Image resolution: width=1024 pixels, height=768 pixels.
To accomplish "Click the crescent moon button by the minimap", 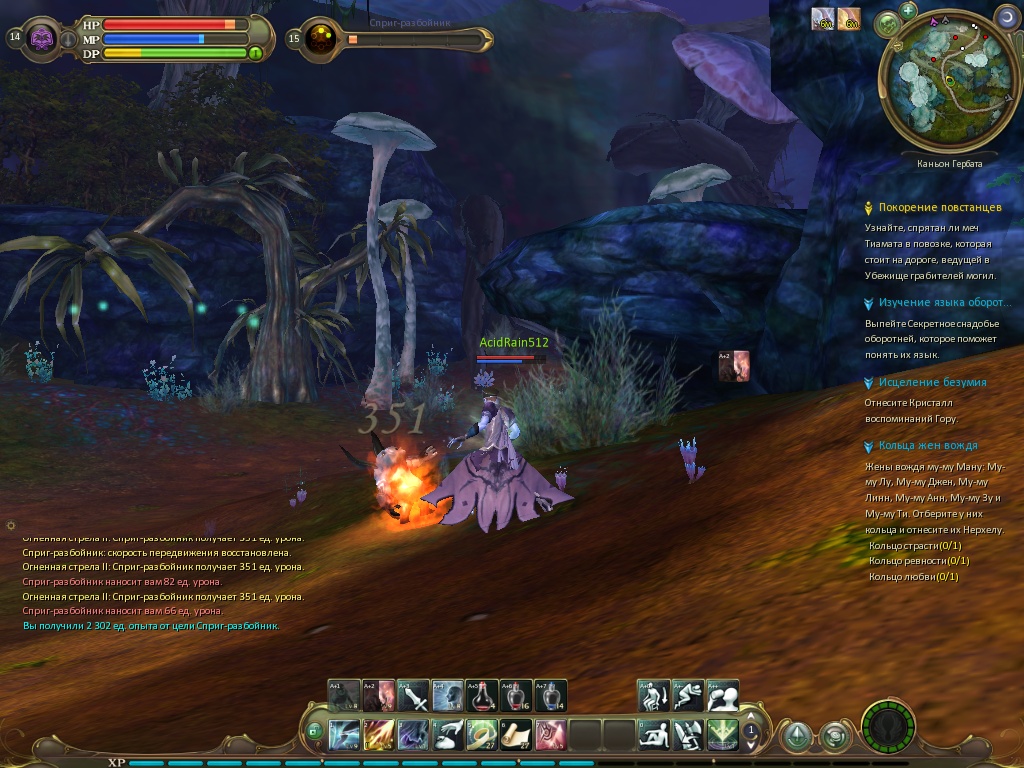I will point(1006,17).
